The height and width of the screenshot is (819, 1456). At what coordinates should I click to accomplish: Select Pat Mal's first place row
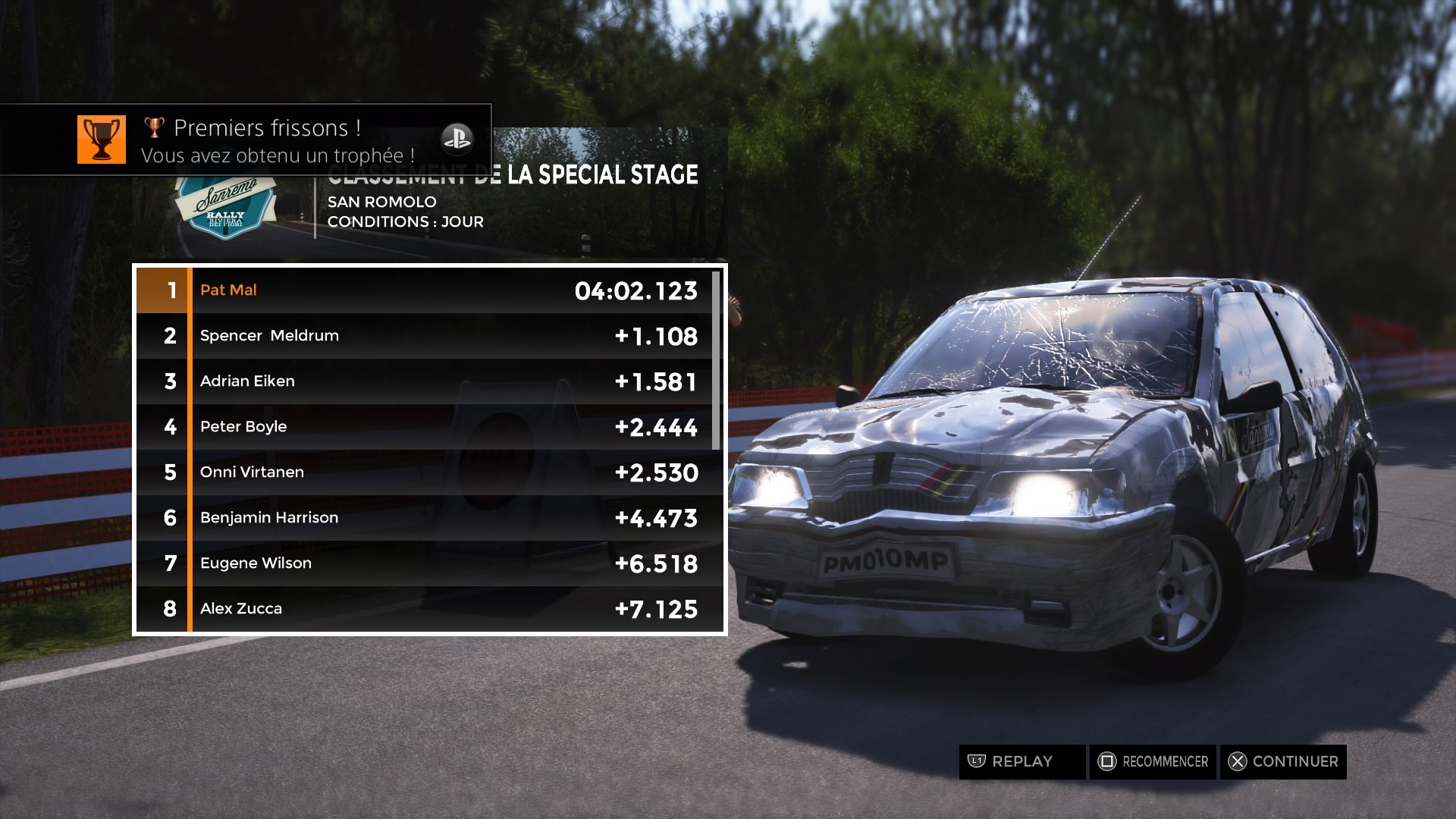click(x=428, y=290)
